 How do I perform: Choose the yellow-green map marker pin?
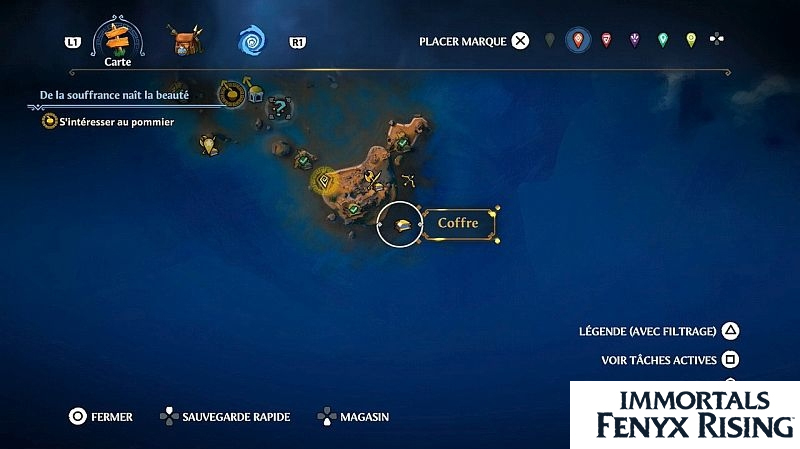coord(690,41)
